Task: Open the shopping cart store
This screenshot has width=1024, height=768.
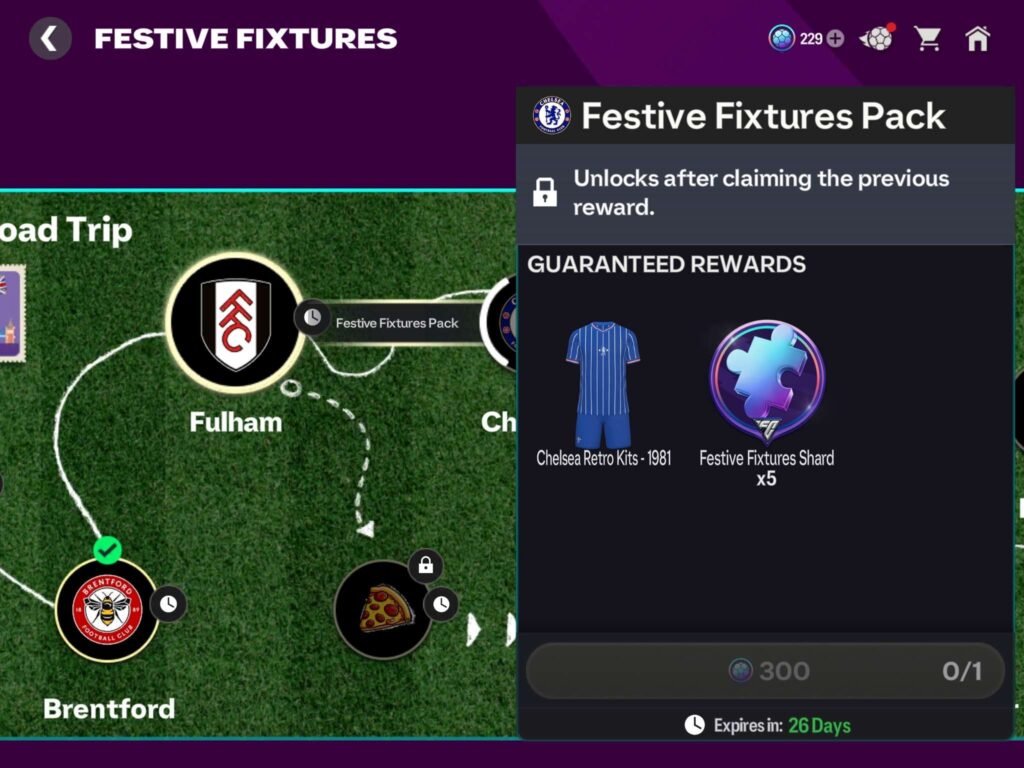Action: point(928,39)
